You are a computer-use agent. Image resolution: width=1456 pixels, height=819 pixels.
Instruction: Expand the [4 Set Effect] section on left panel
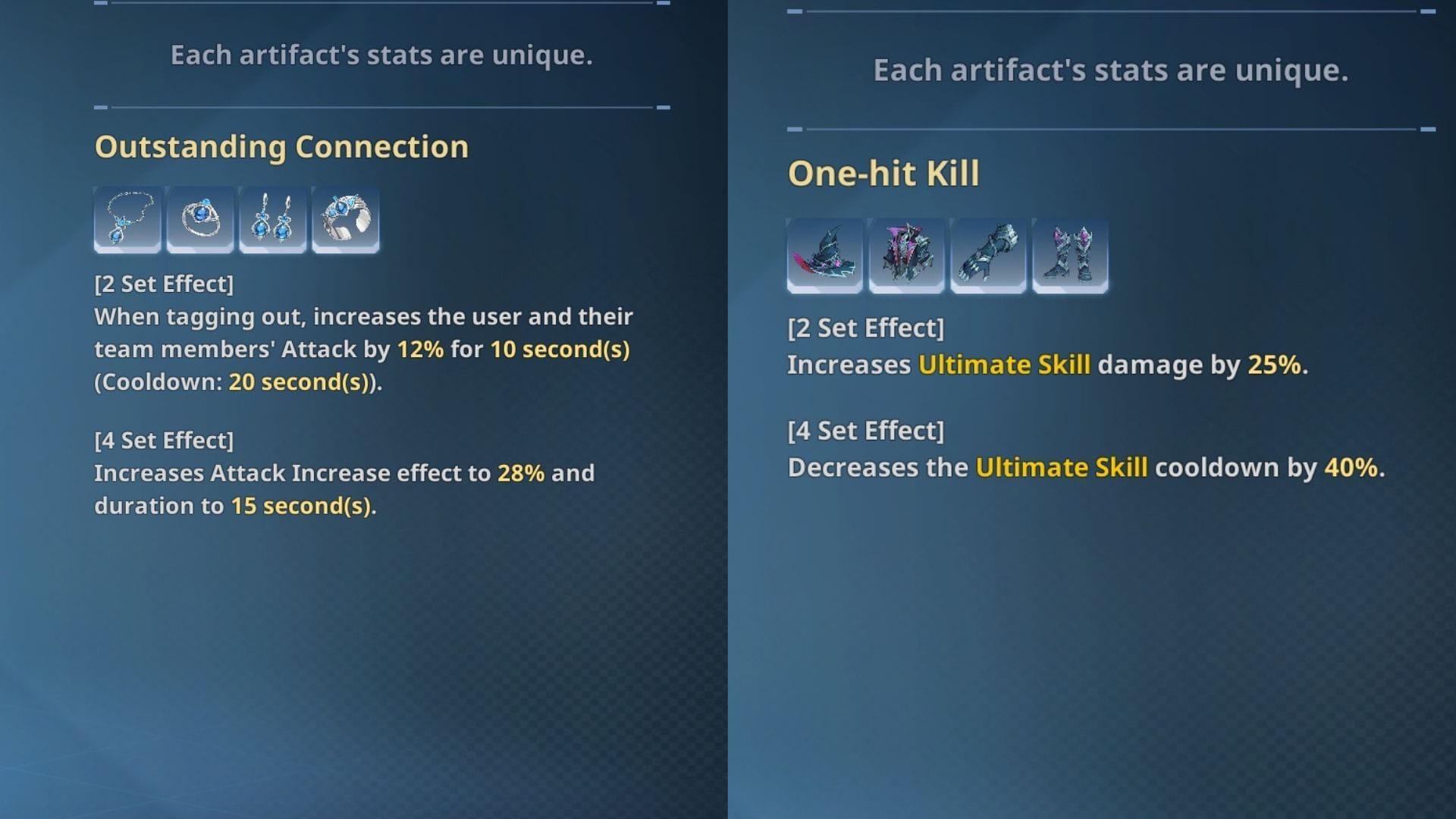coord(164,440)
